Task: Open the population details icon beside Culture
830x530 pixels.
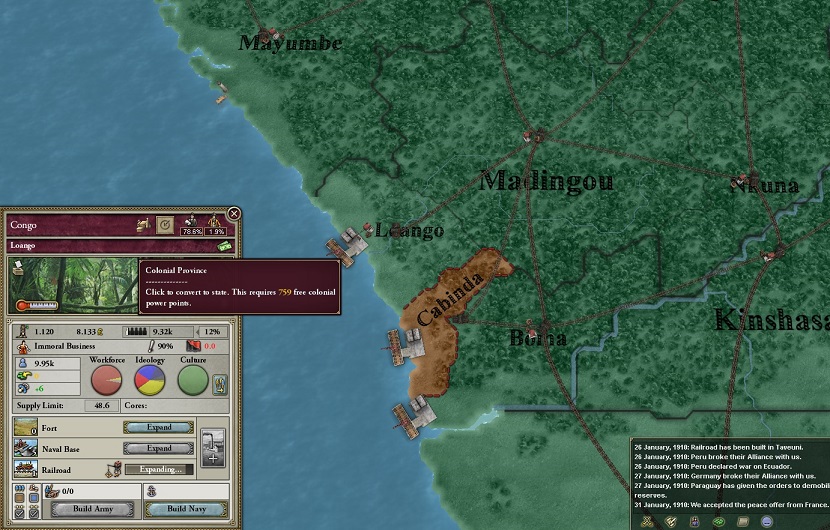Action: 221,383
